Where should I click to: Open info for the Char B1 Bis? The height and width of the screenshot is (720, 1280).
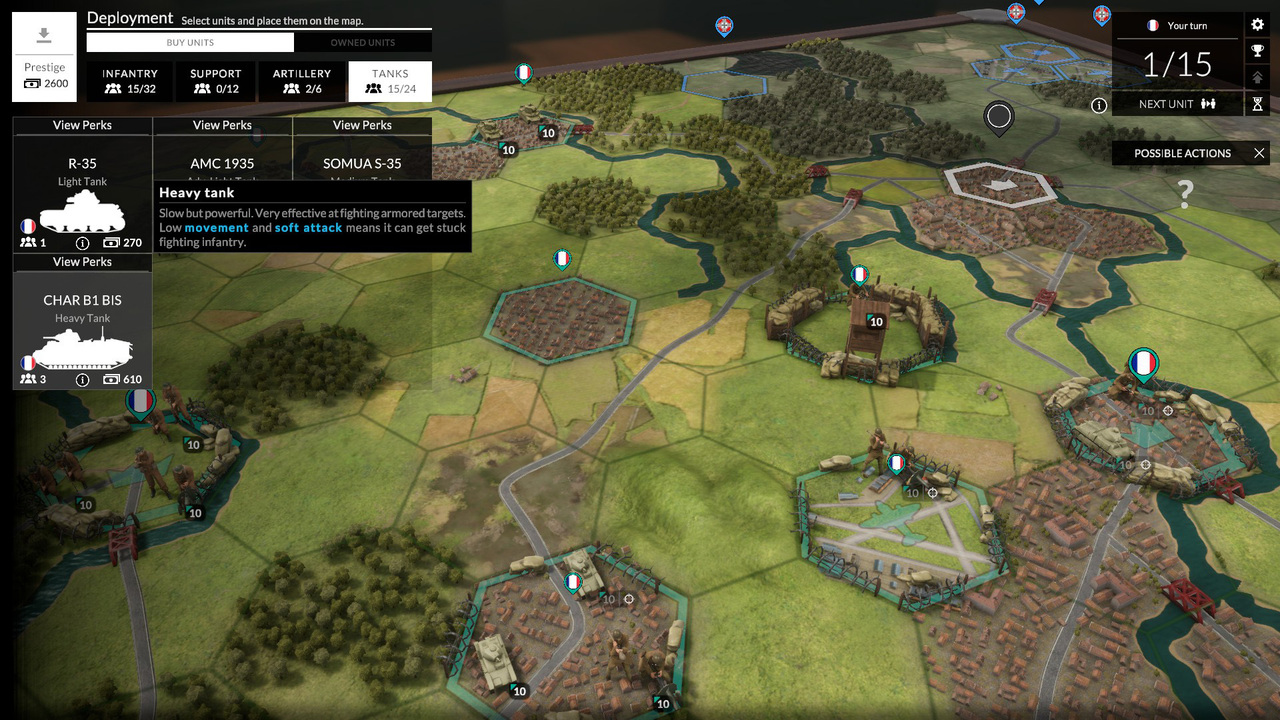tap(82, 380)
